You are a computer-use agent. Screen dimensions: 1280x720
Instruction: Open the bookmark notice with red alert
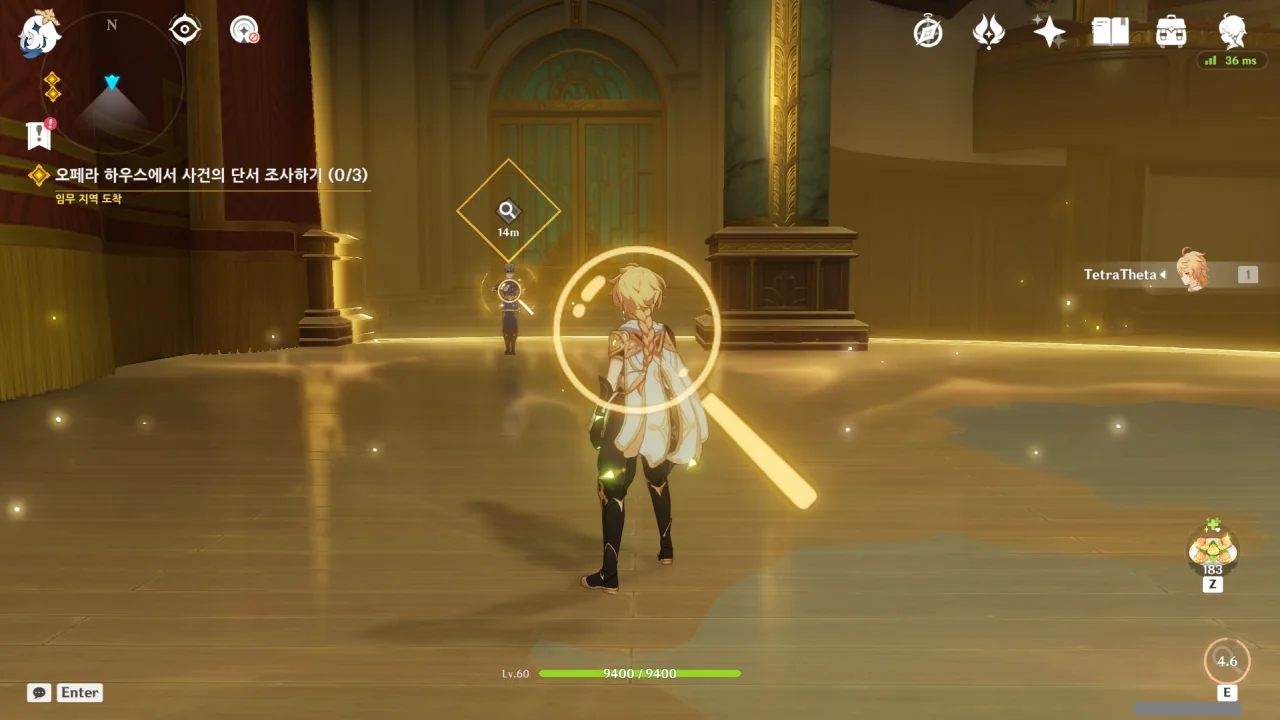click(x=39, y=134)
